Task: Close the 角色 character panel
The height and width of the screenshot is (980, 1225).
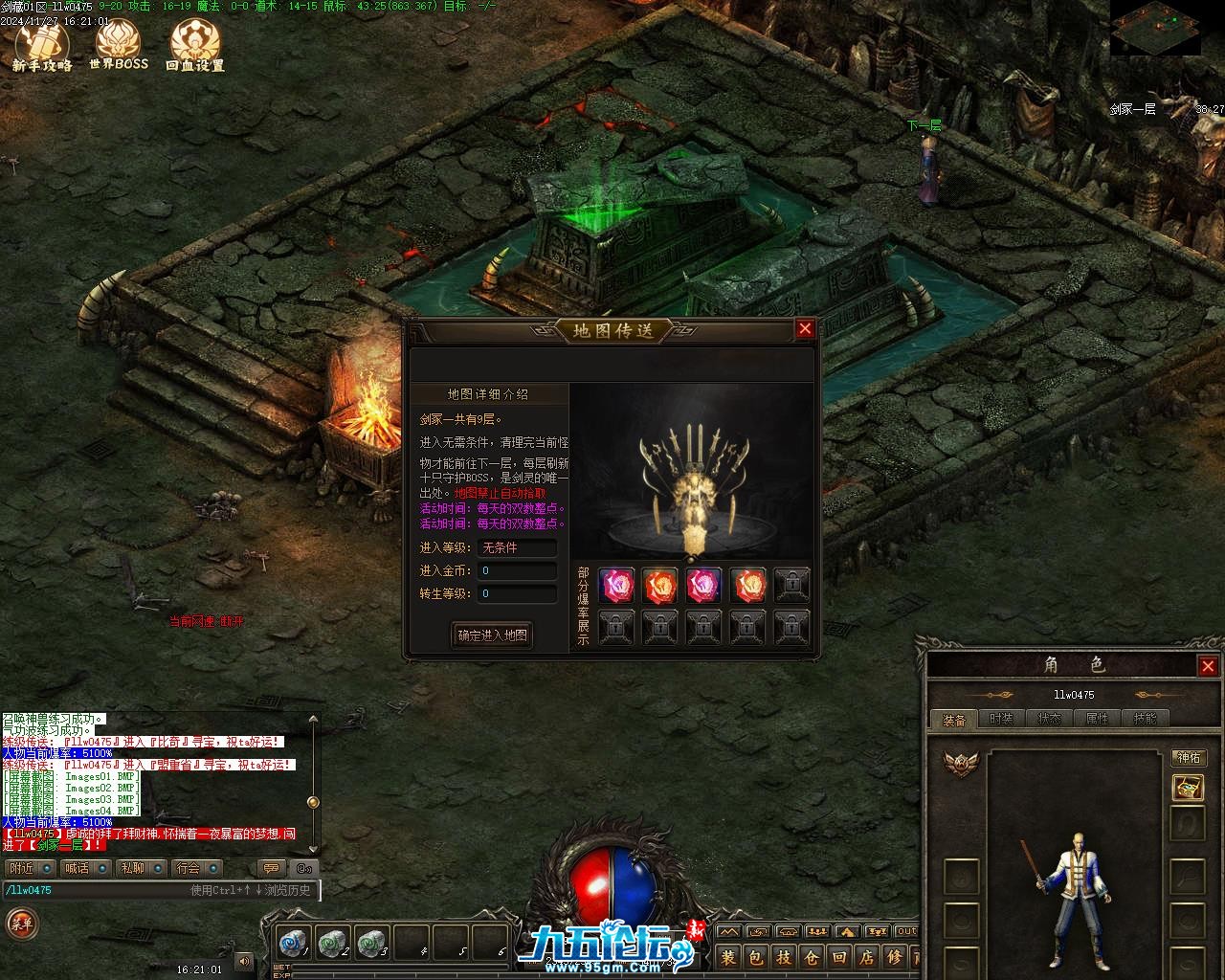Action: pyautogui.click(x=1208, y=666)
